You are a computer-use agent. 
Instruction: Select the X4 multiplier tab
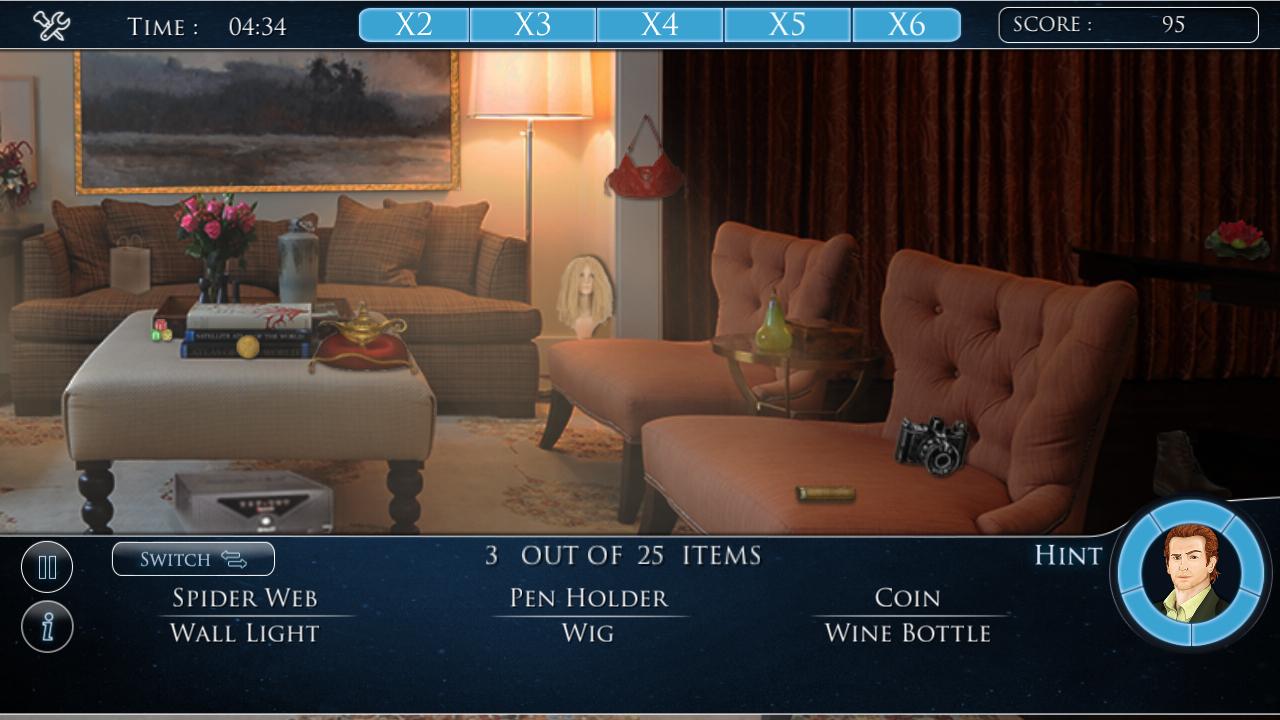coord(660,22)
